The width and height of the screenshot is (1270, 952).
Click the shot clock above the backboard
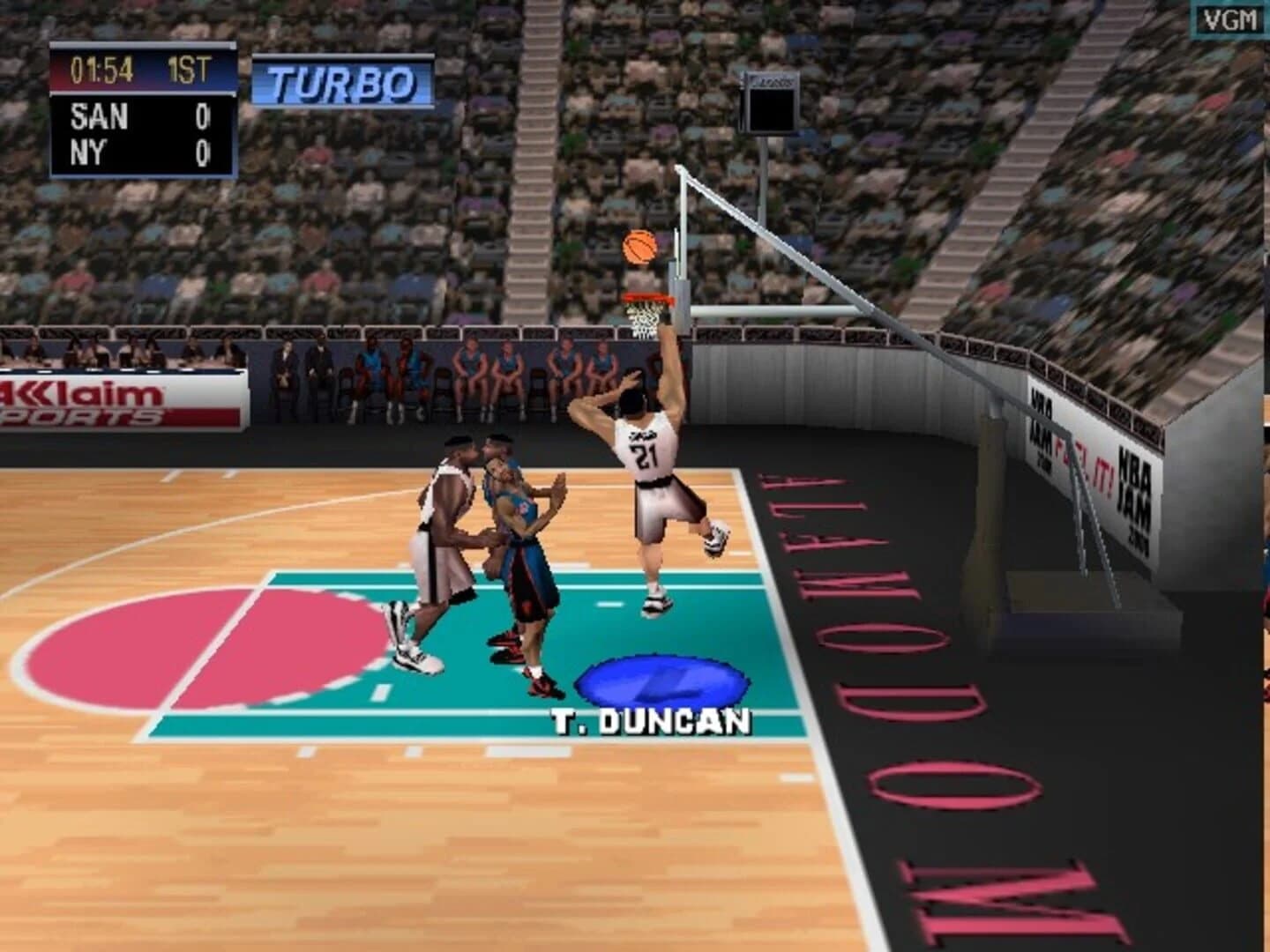tap(770, 104)
